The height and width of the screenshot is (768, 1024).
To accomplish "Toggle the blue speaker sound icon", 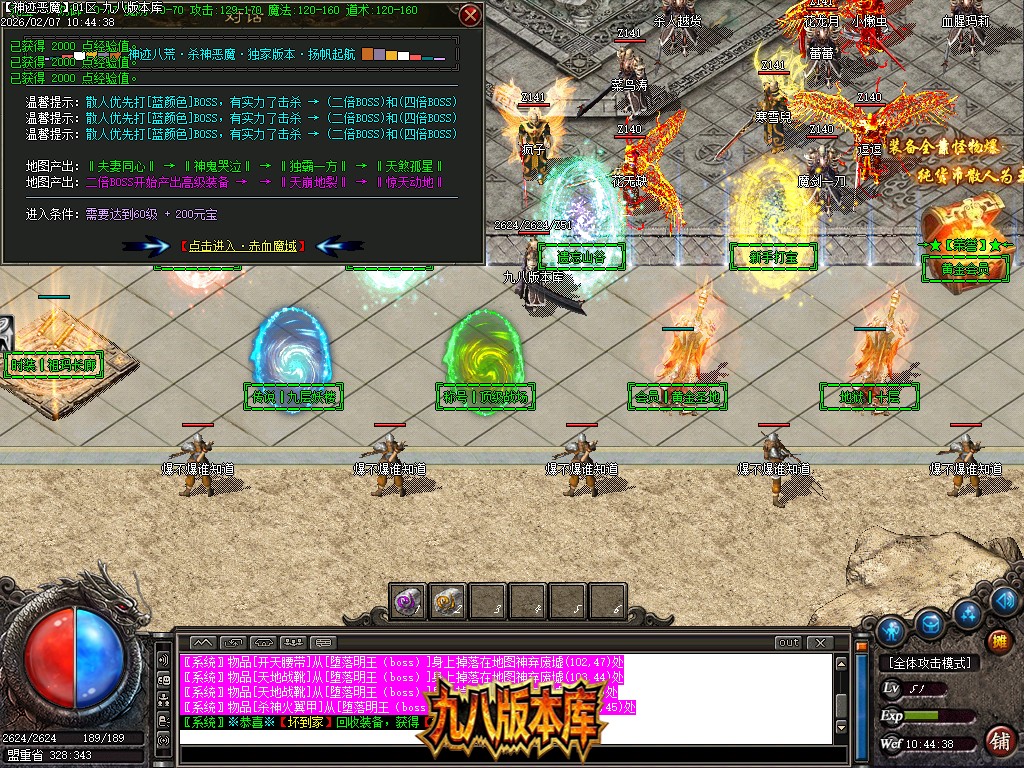I will [1004, 599].
